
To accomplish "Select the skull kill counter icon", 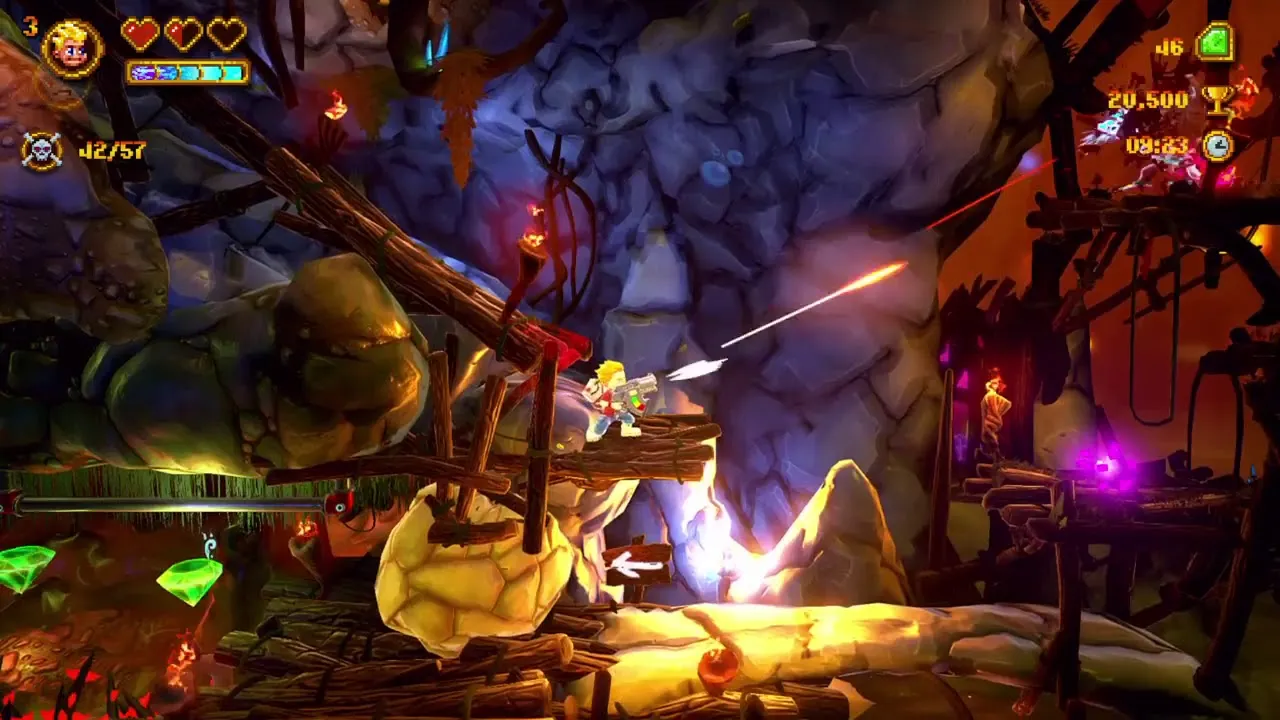I will (41, 151).
